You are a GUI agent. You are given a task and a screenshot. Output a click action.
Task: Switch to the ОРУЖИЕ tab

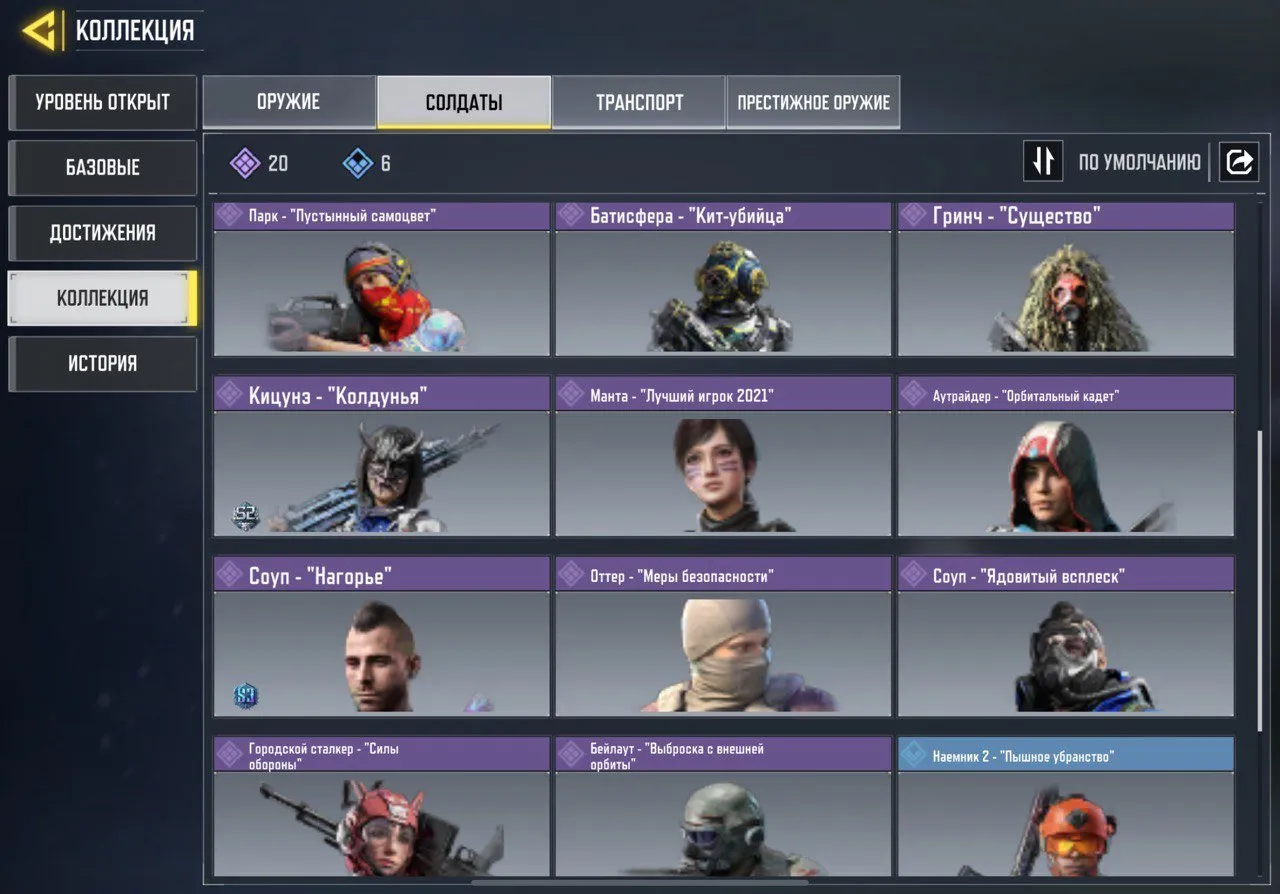pyautogui.click(x=289, y=101)
